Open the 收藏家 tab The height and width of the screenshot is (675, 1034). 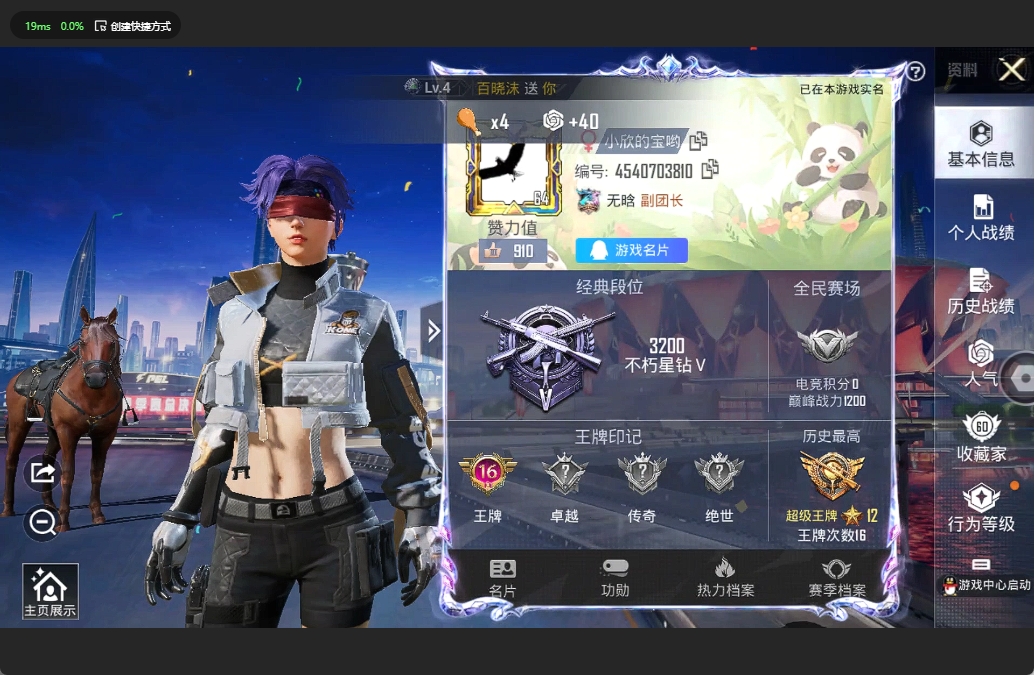click(981, 437)
